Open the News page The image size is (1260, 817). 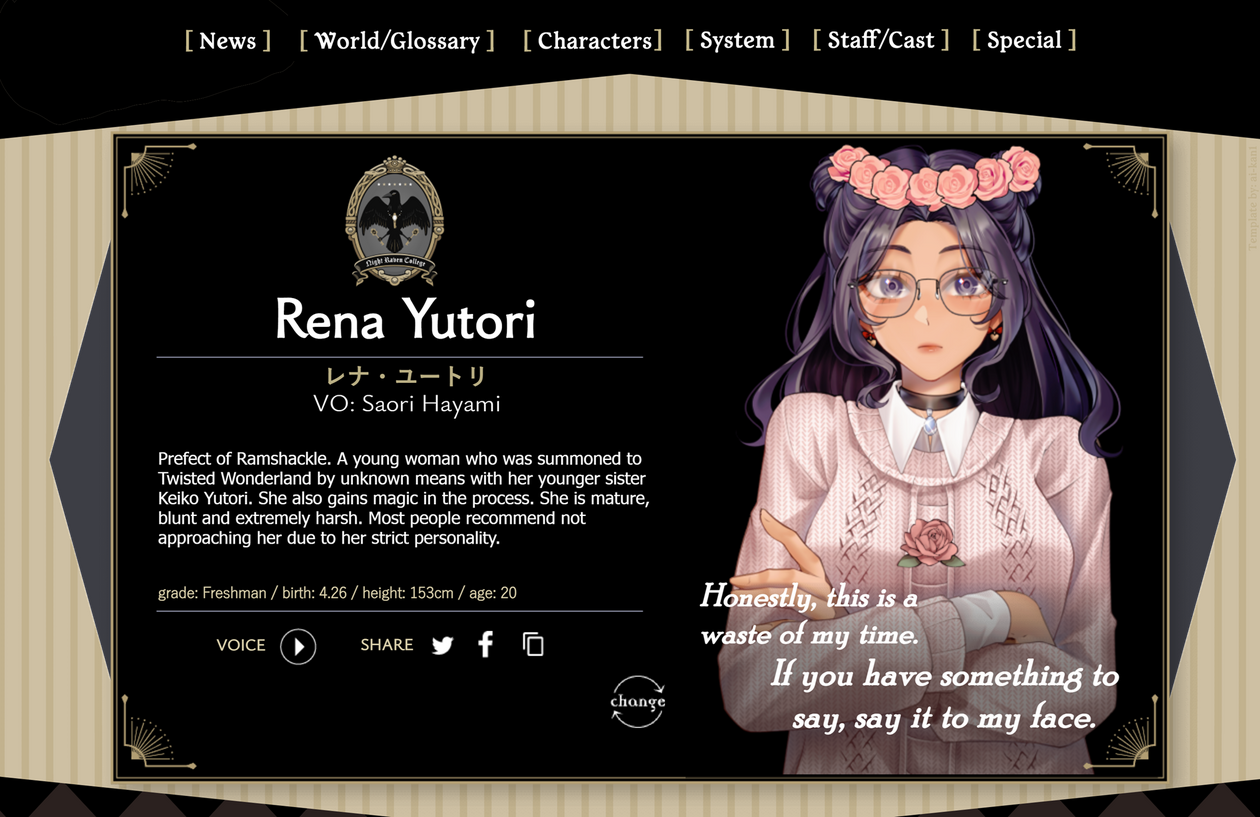point(228,41)
